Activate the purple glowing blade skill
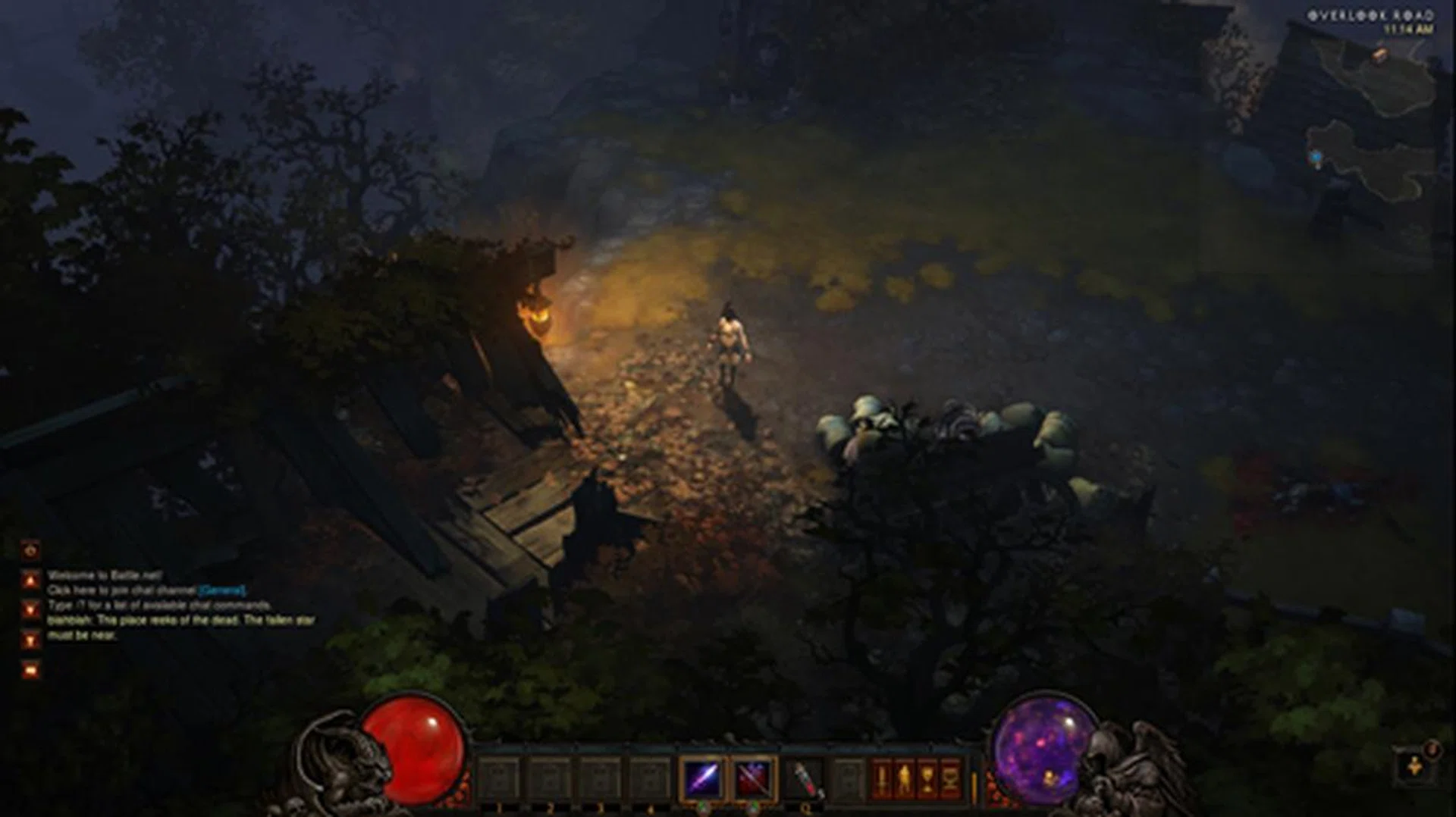Viewport: 1456px width, 817px height. click(x=702, y=778)
